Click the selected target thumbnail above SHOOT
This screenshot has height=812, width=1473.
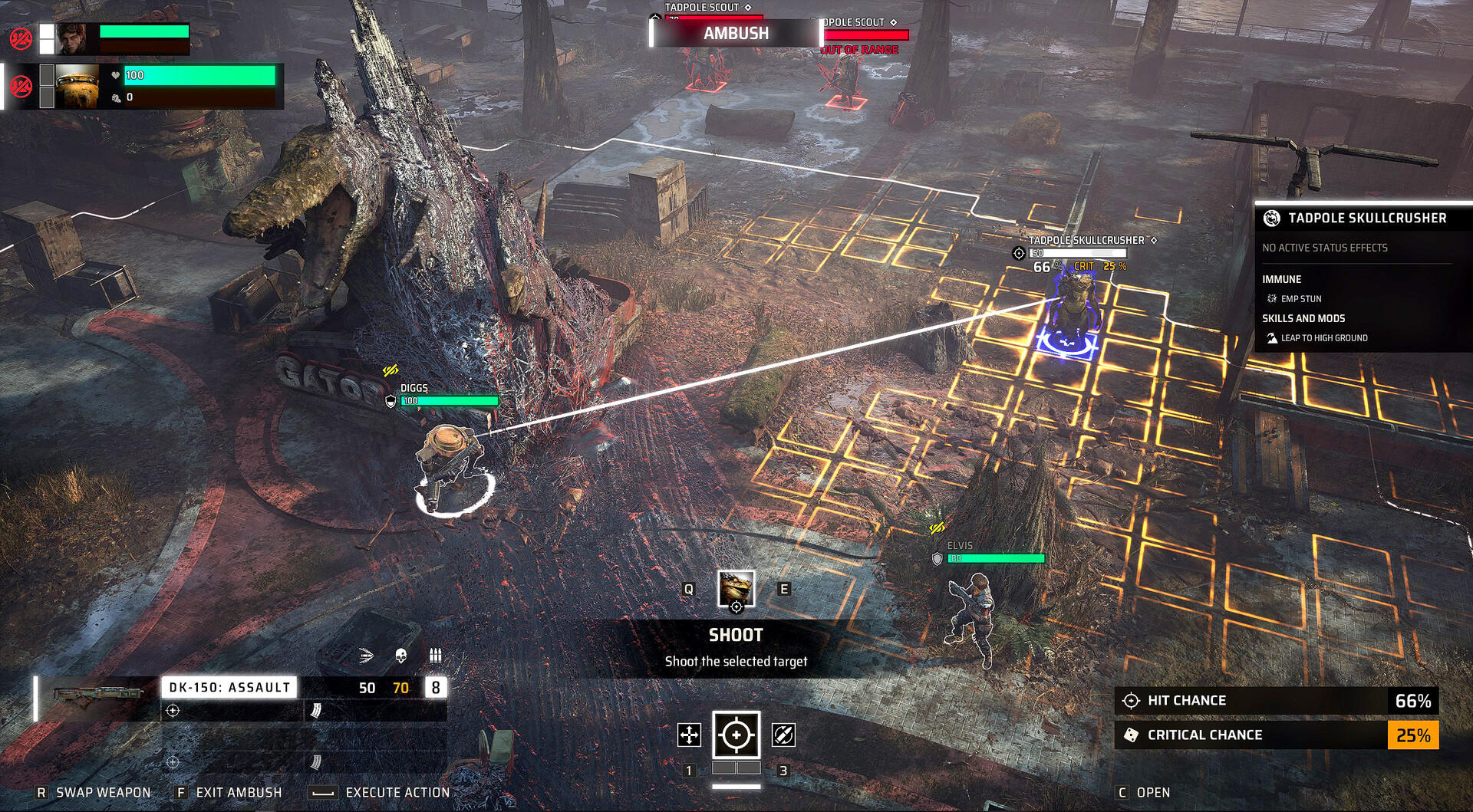click(735, 589)
